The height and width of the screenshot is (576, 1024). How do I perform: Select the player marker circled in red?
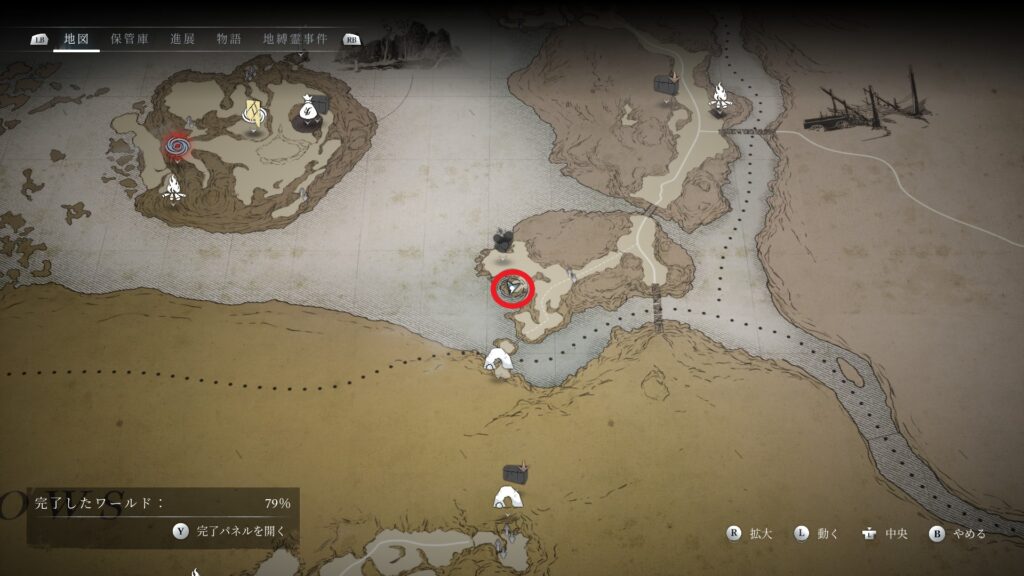tap(513, 290)
